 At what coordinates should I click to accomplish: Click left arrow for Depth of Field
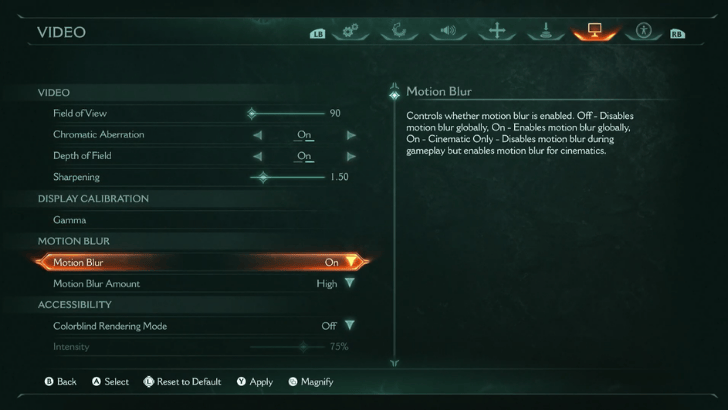[x=257, y=156]
